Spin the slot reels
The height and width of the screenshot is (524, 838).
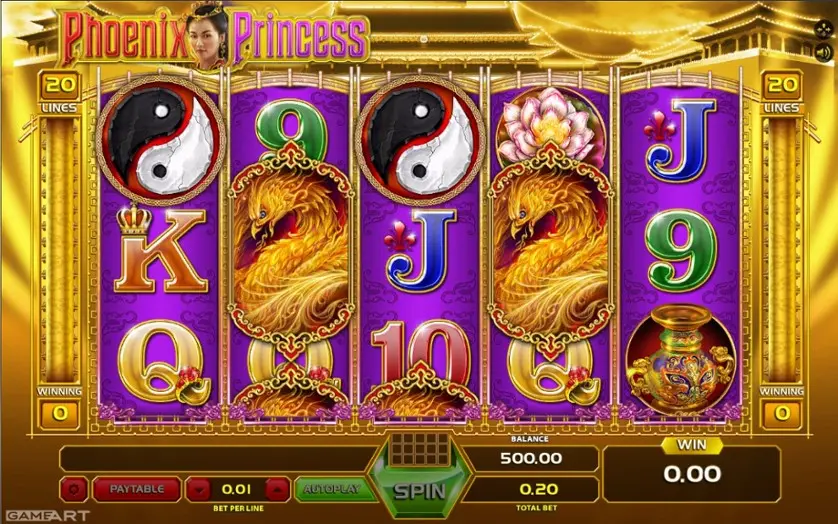419,490
